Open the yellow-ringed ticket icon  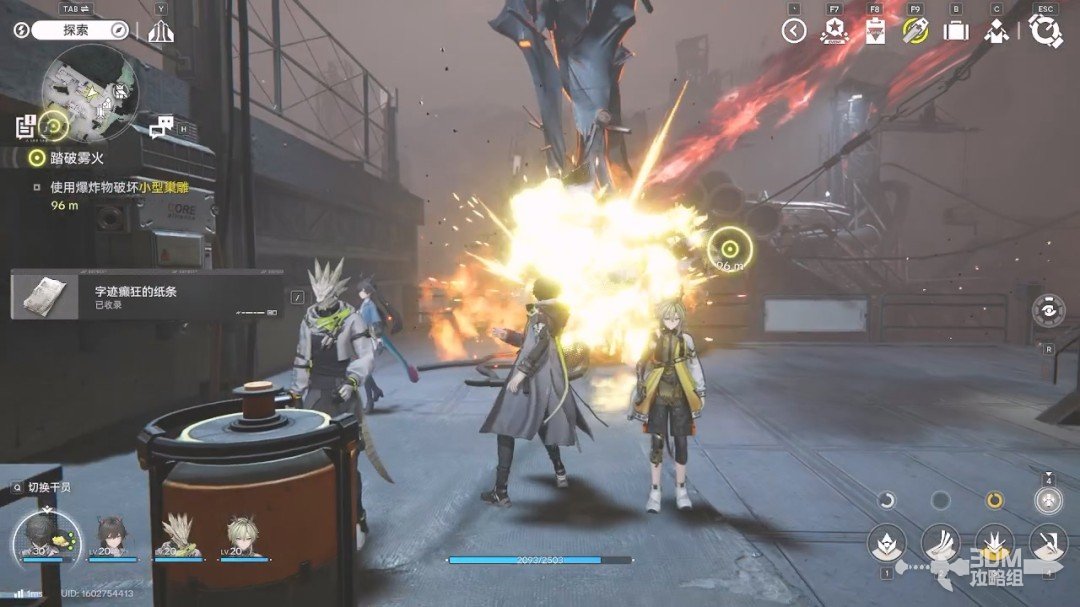915,31
